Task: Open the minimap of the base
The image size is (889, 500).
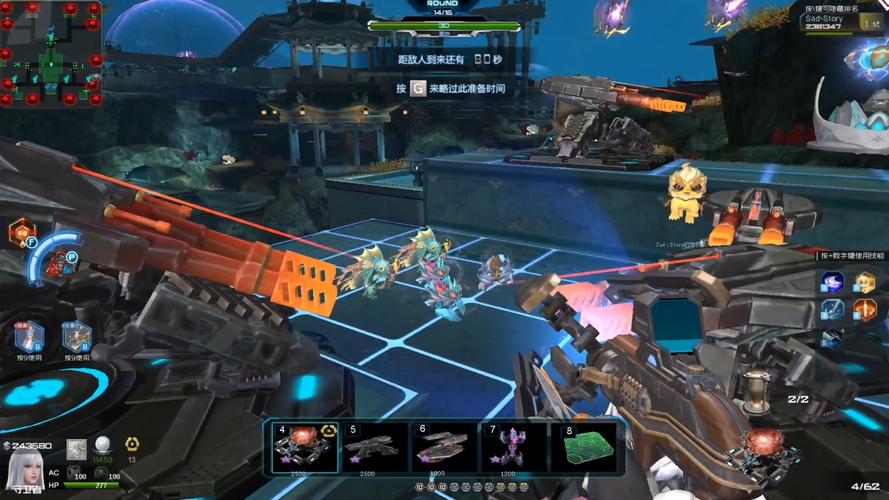Action: pos(51,53)
